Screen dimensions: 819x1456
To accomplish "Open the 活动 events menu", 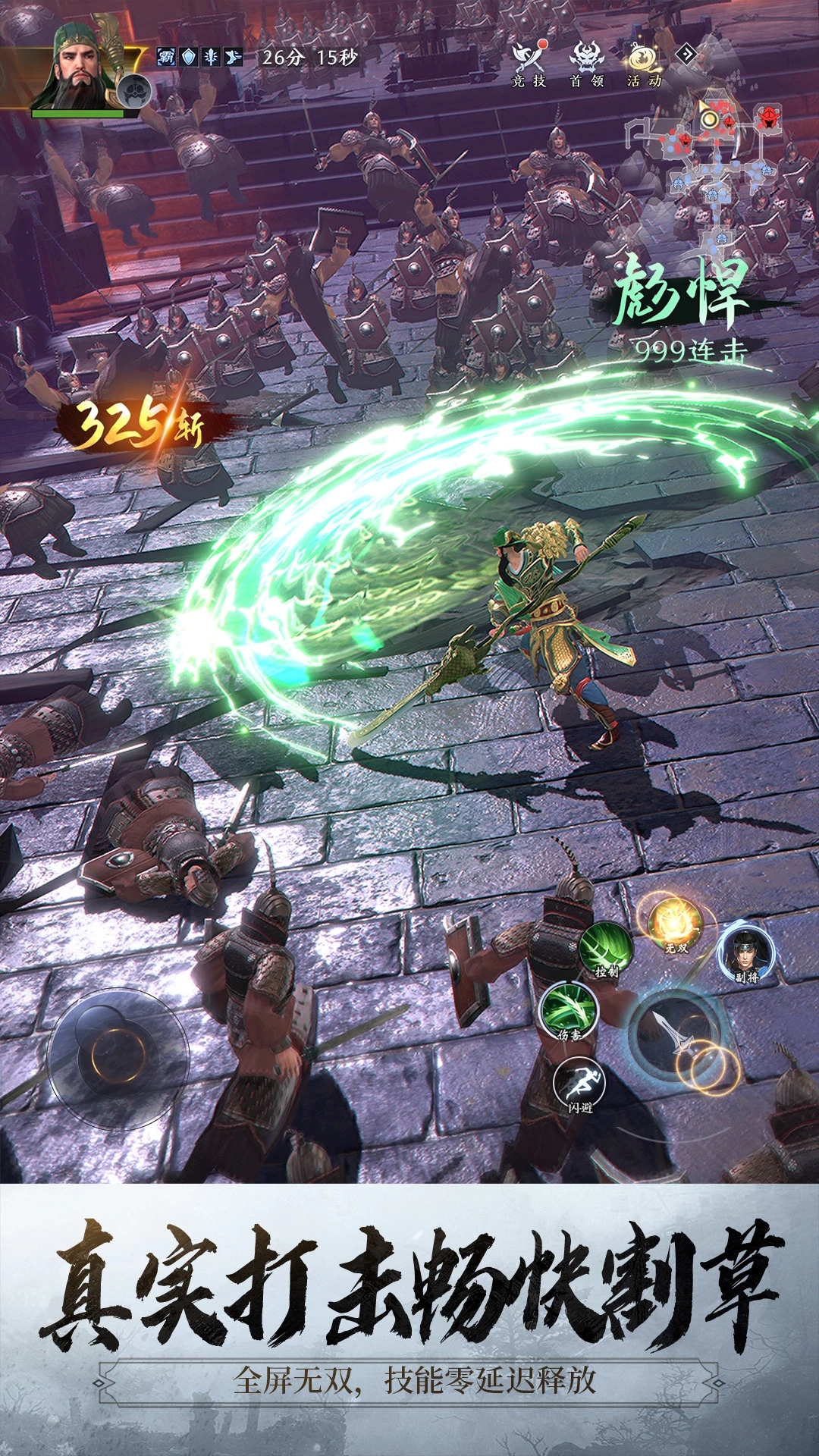I will [644, 64].
